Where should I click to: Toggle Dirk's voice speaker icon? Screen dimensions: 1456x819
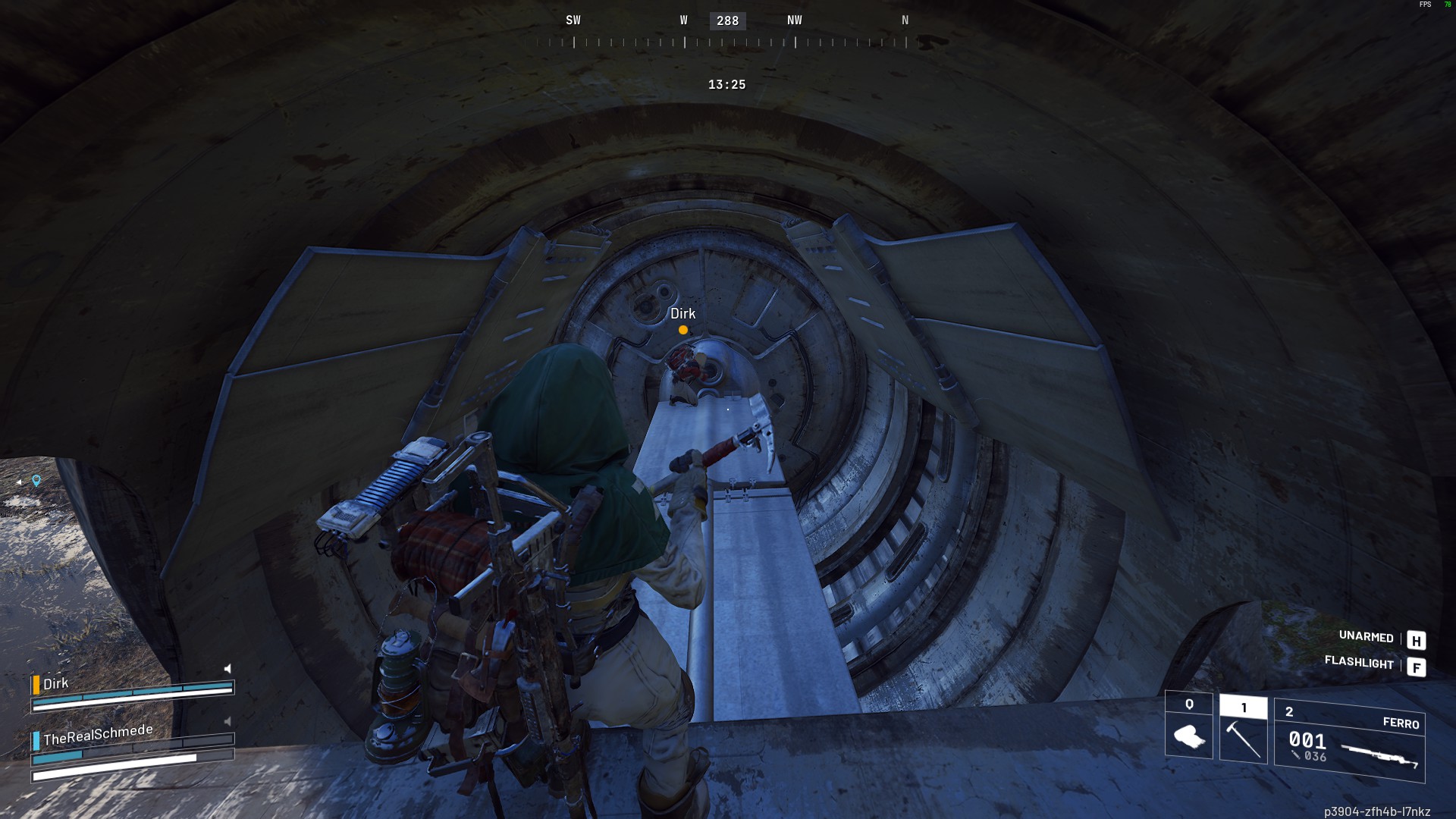pyautogui.click(x=227, y=669)
